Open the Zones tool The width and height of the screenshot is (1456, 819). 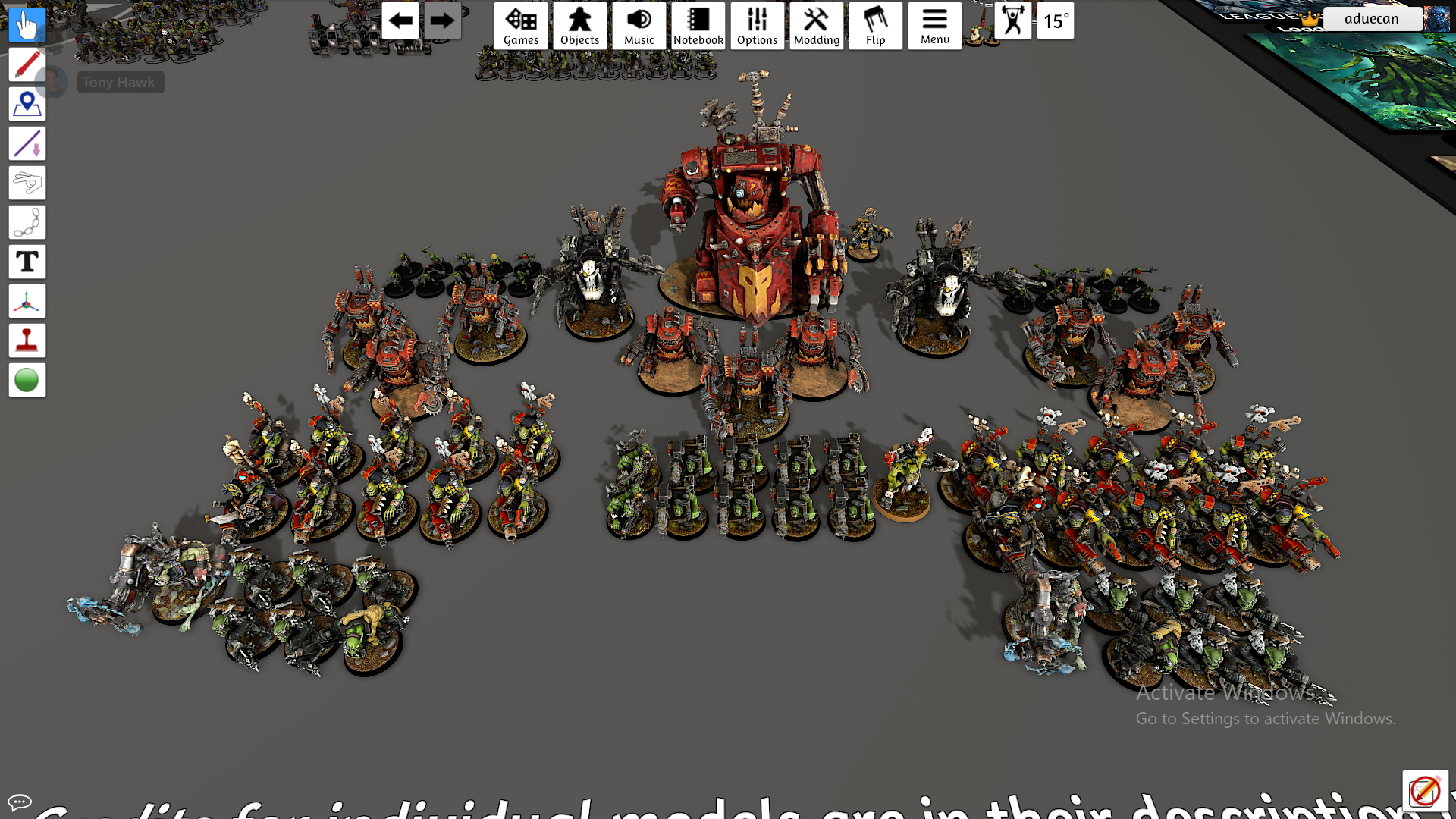tap(27, 104)
